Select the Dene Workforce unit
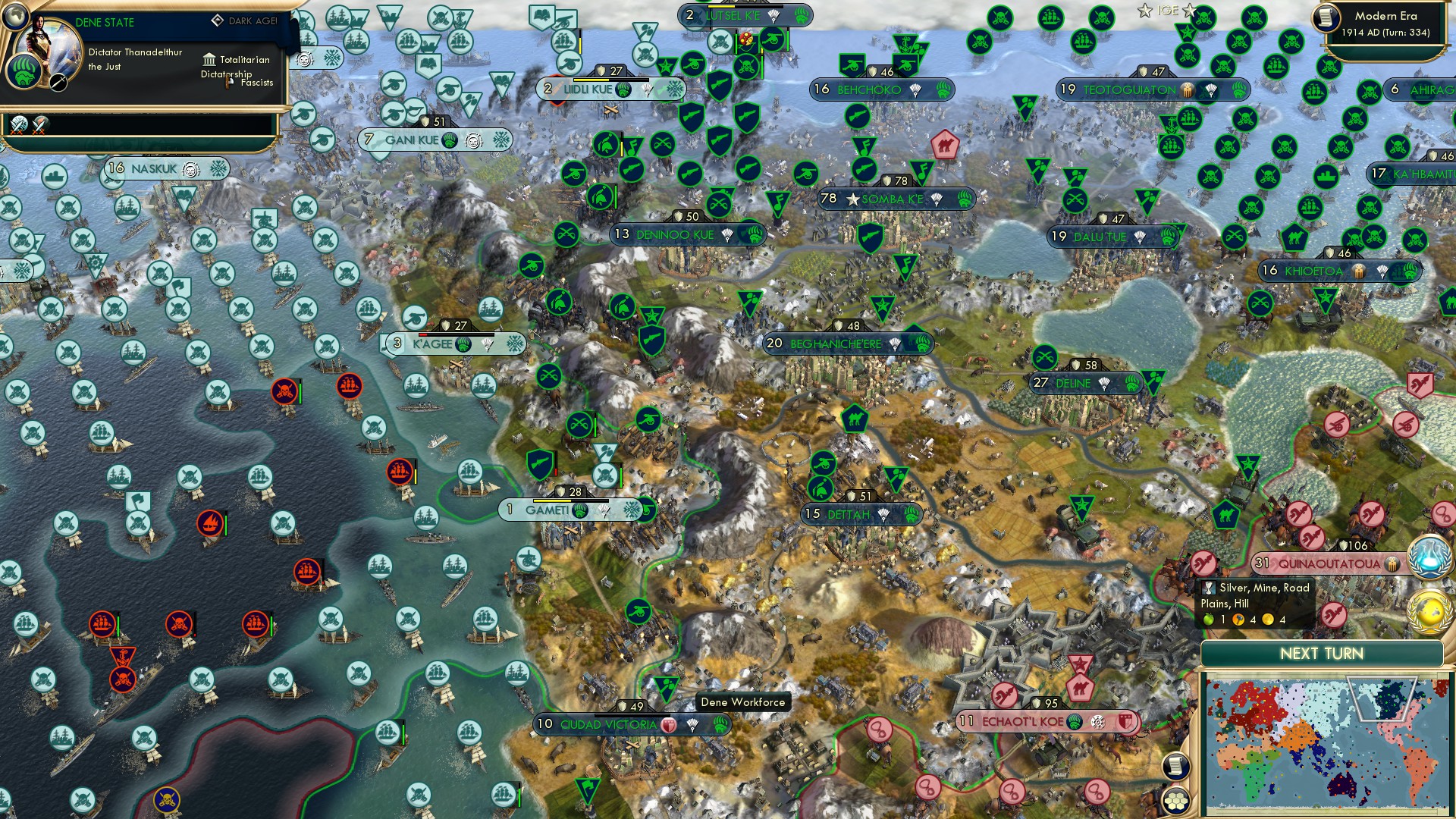 666,686
